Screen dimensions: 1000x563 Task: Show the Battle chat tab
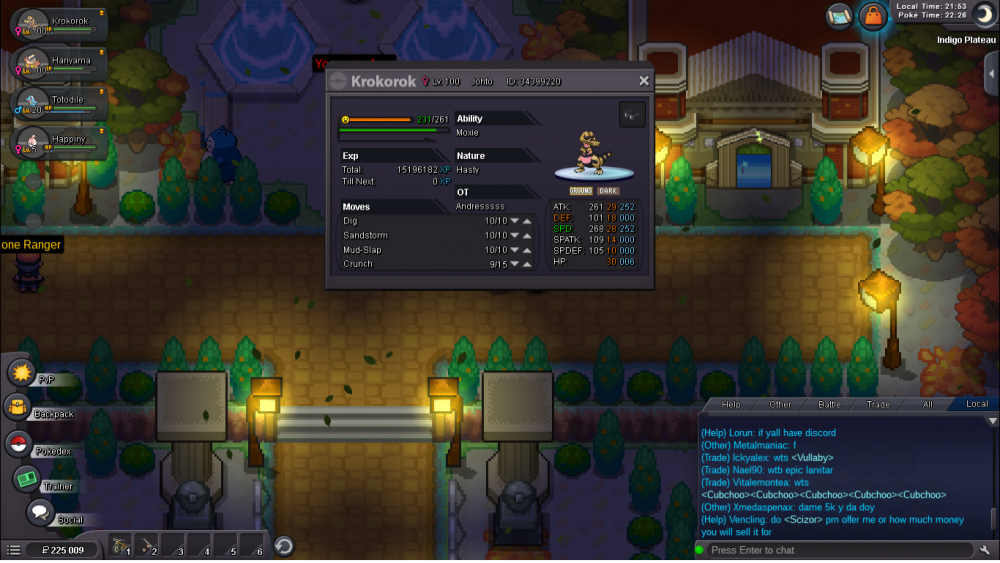point(830,404)
